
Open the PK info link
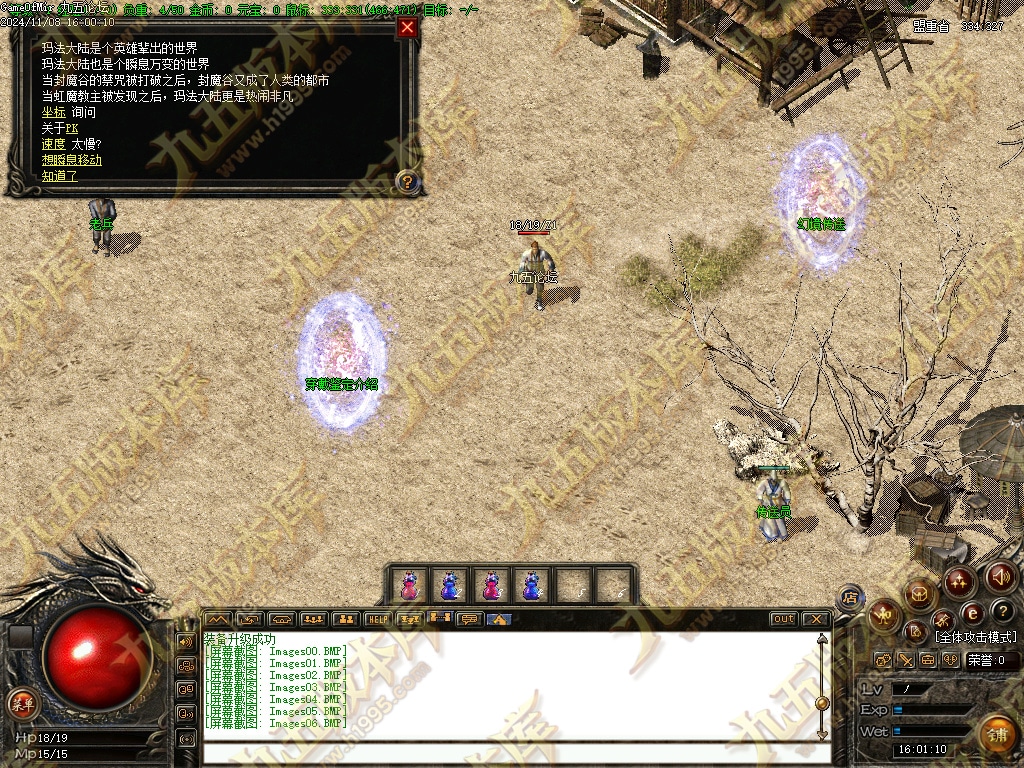click(71, 128)
